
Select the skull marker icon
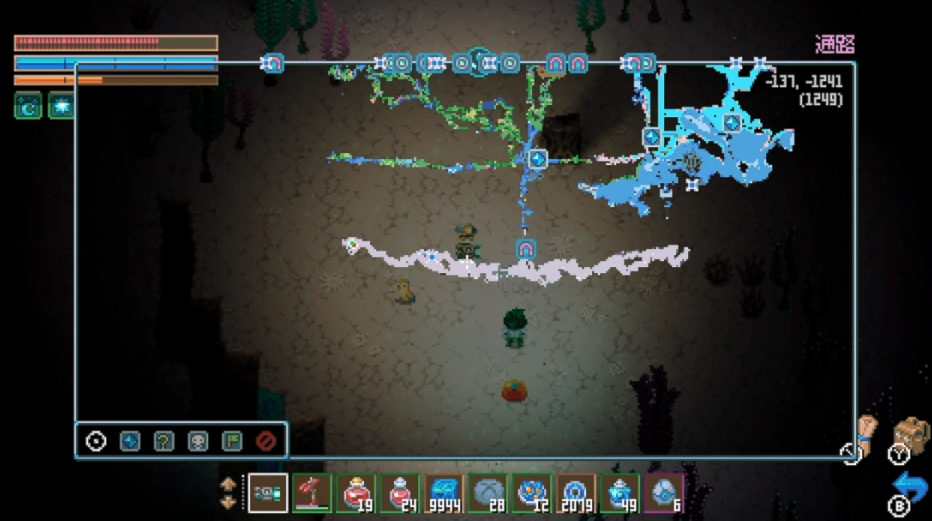click(x=198, y=441)
